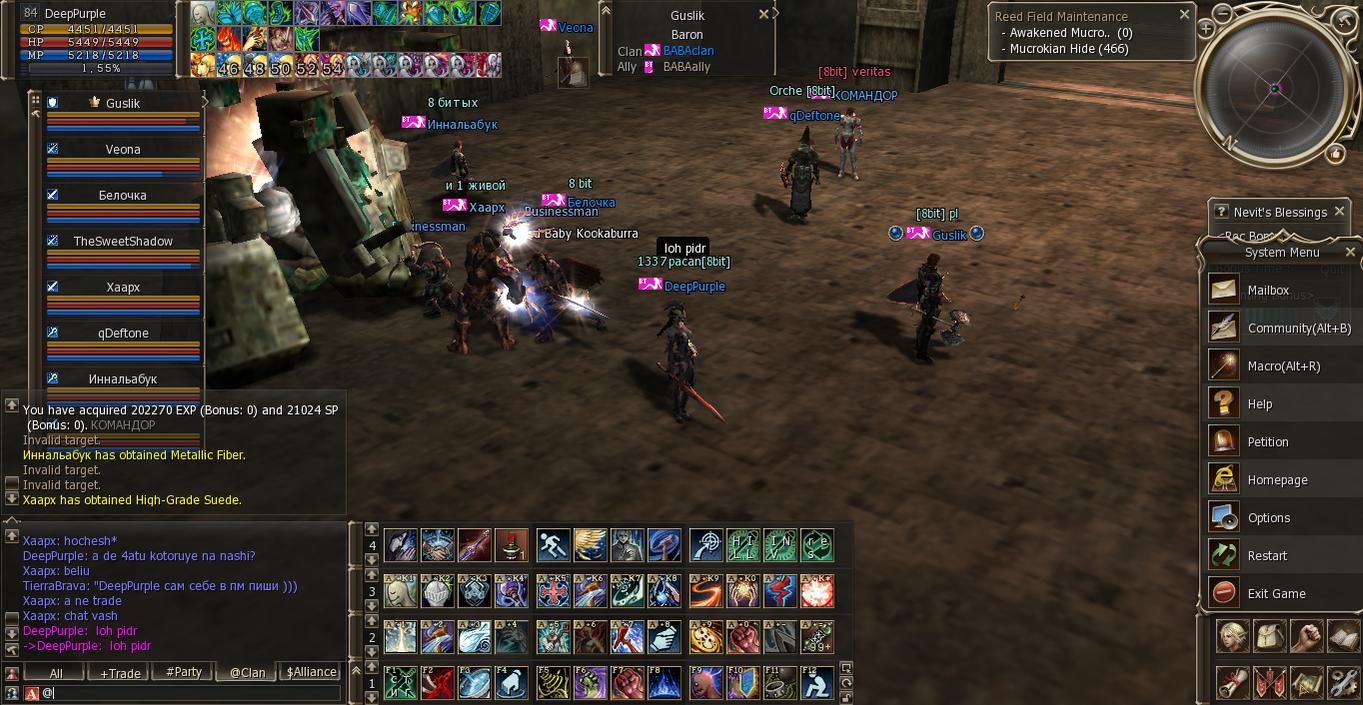The width and height of the screenshot is (1363, 705).
Task: Select Help in System Menu
Action: tap(1259, 404)
